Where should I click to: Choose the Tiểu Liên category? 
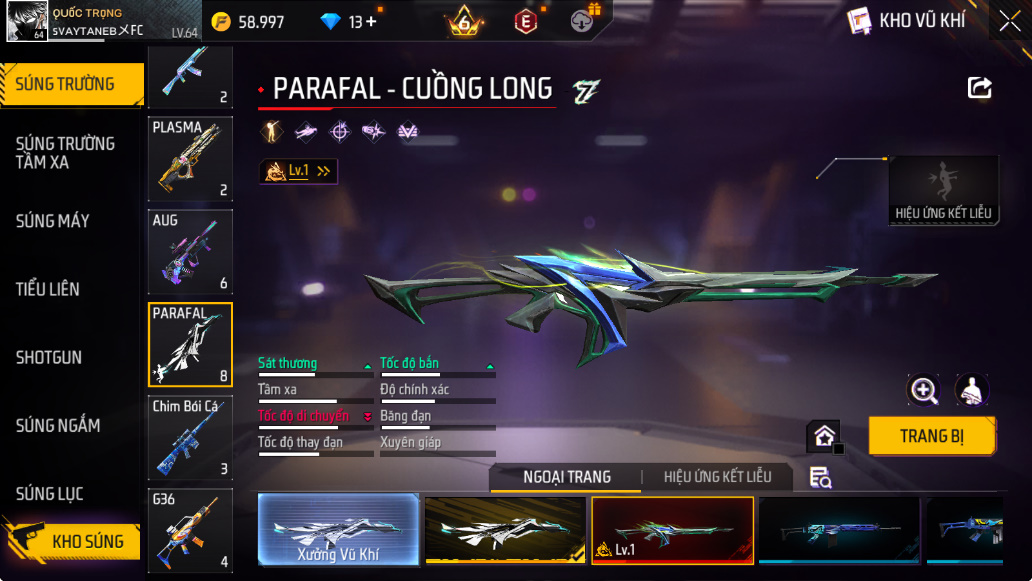pos(48,289)
